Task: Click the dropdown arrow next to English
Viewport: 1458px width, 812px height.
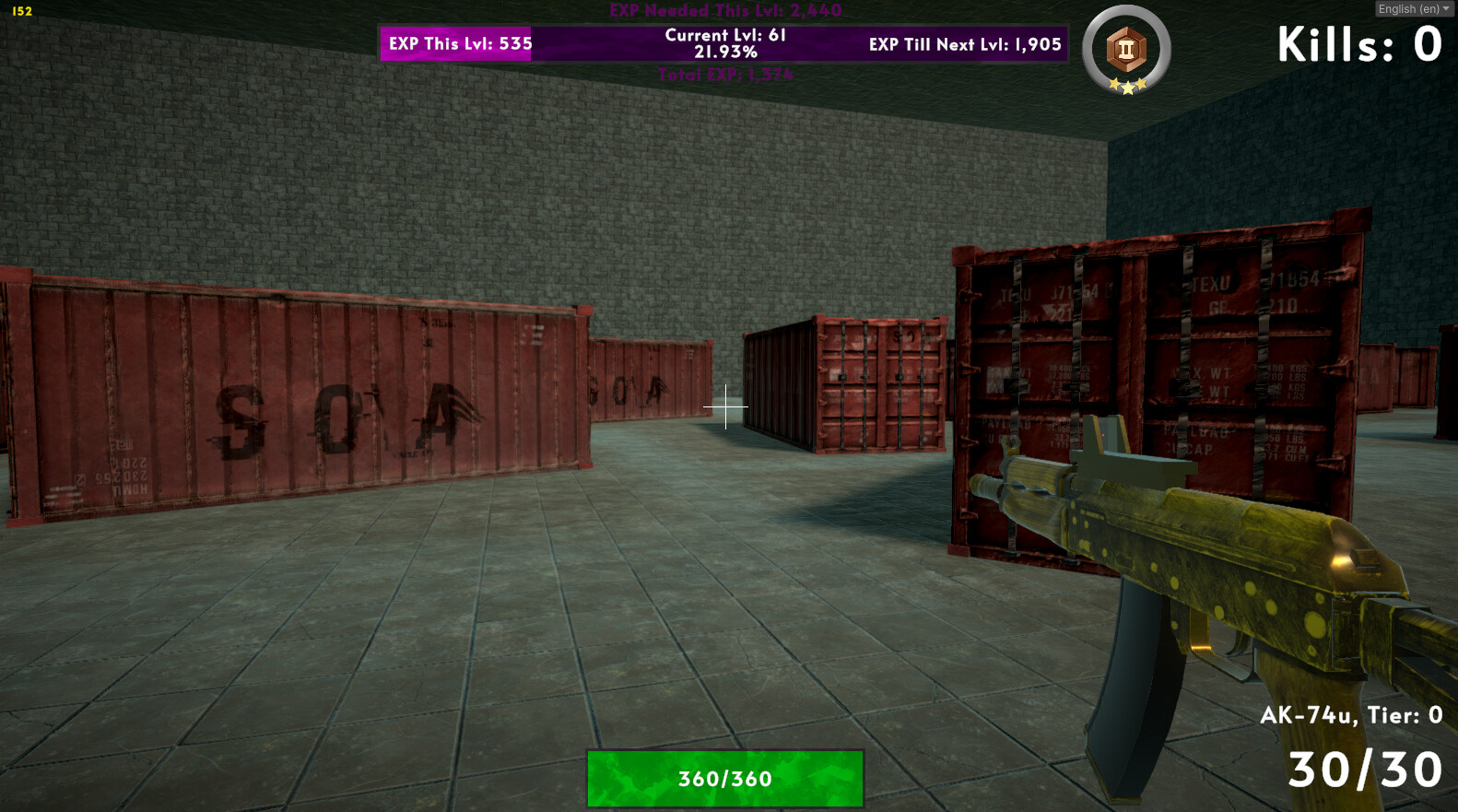Action: tap(1445, 8)
